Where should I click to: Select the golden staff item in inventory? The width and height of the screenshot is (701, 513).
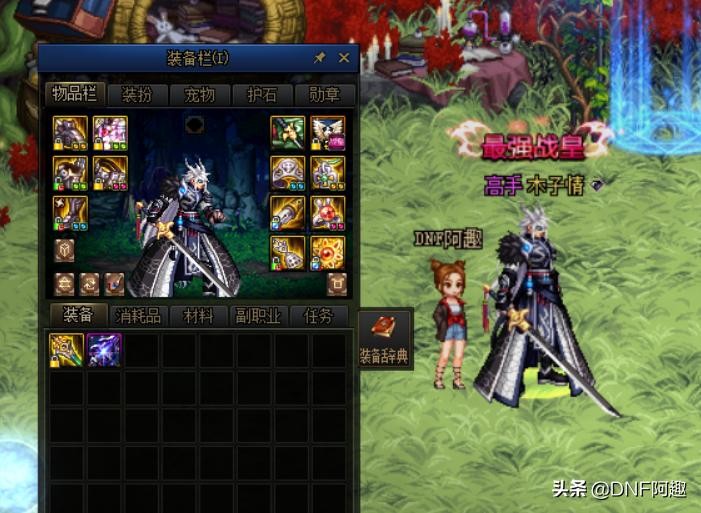click(68, 350)
